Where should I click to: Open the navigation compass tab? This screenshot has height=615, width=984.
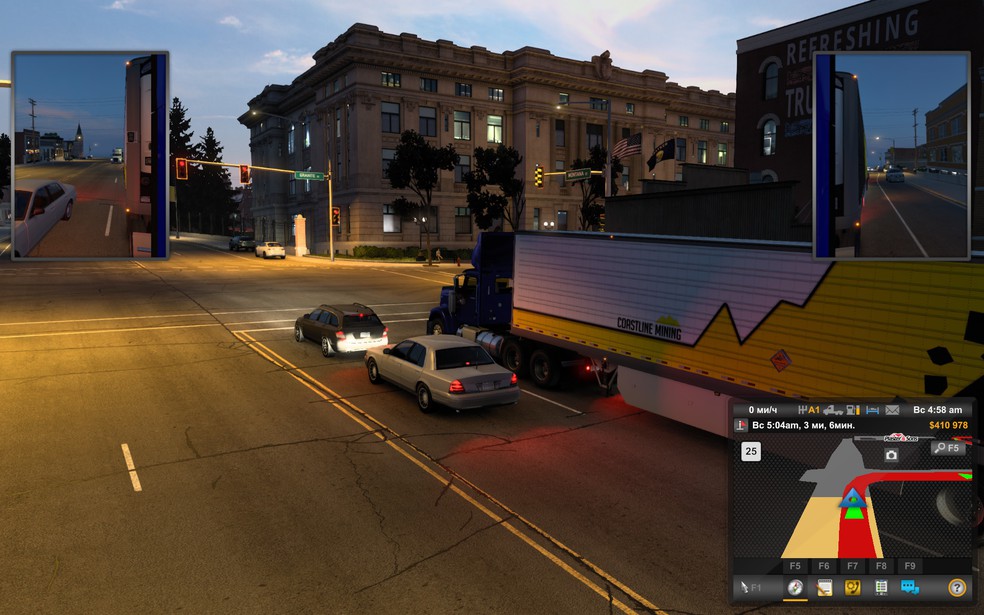[795, 588]
